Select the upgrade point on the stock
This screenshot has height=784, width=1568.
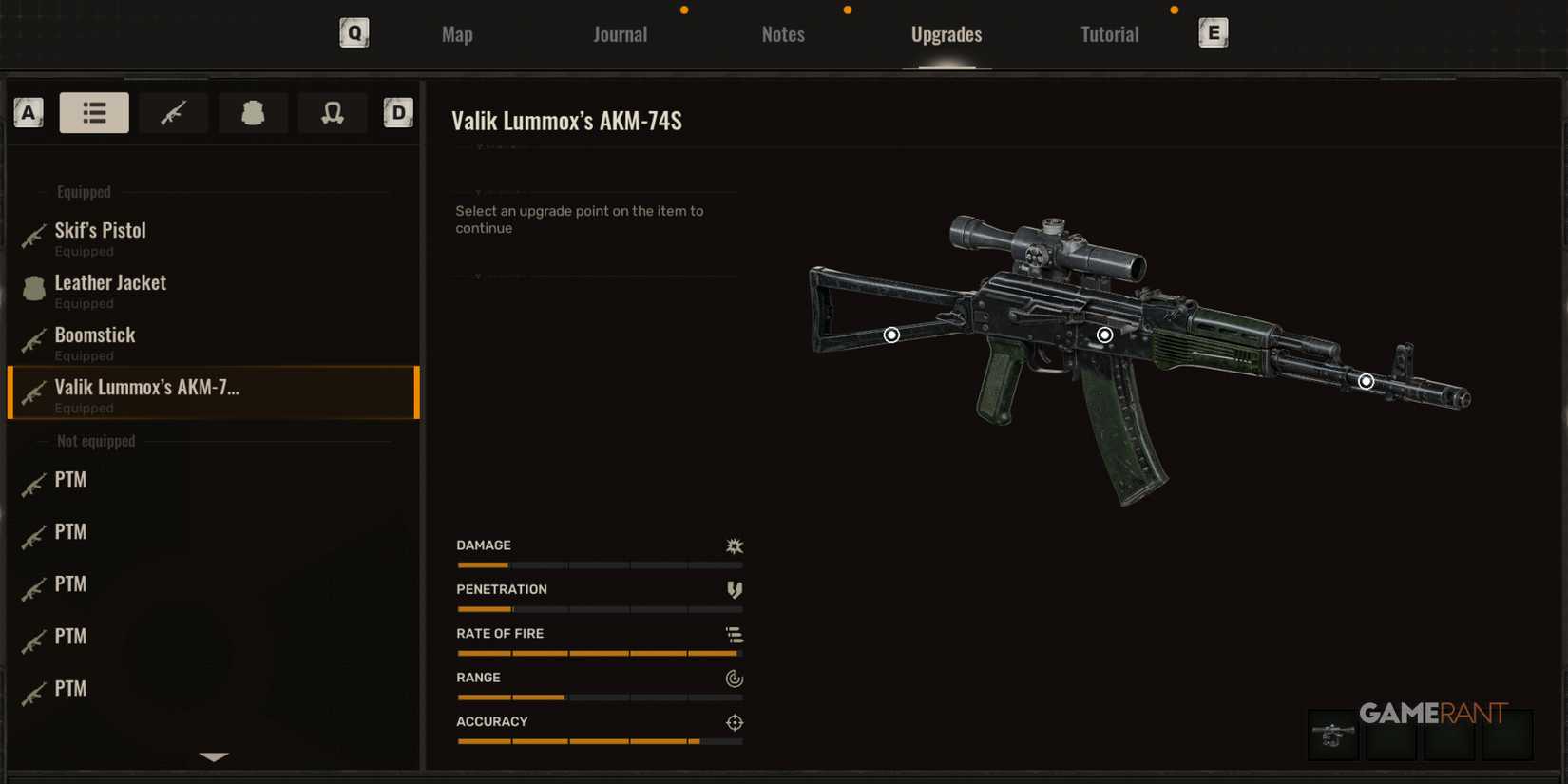[x=891, y=335]
